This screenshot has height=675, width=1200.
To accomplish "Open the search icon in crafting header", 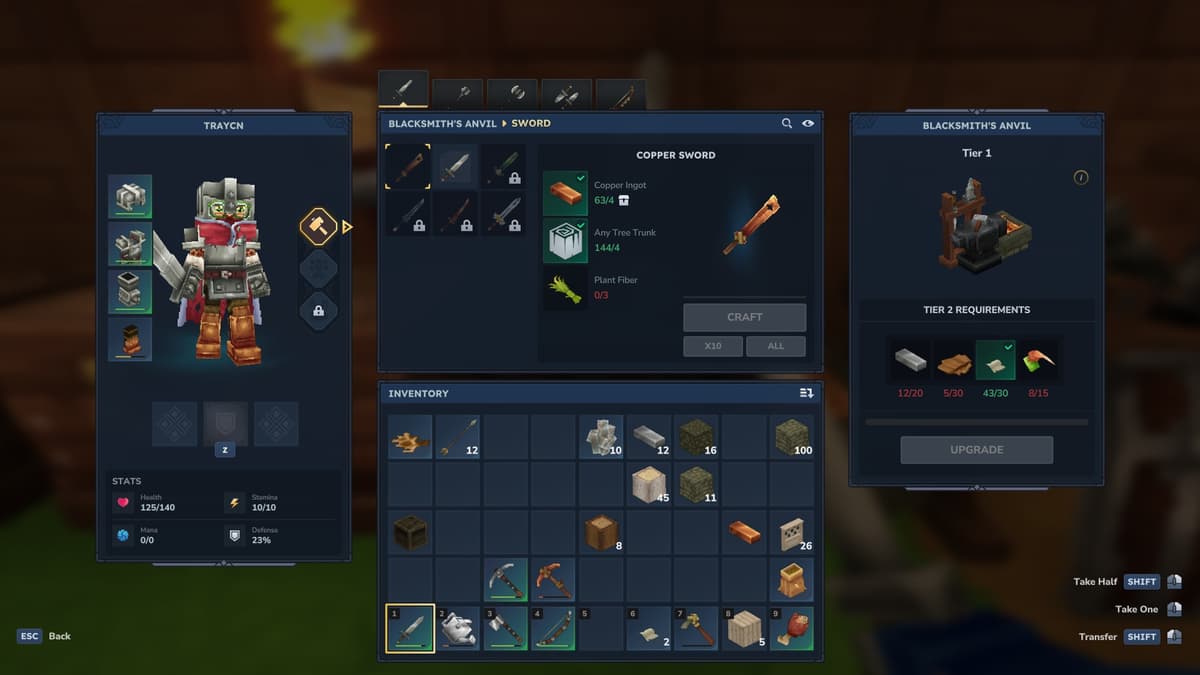I will pyautogui.click(x=787, y=123).
